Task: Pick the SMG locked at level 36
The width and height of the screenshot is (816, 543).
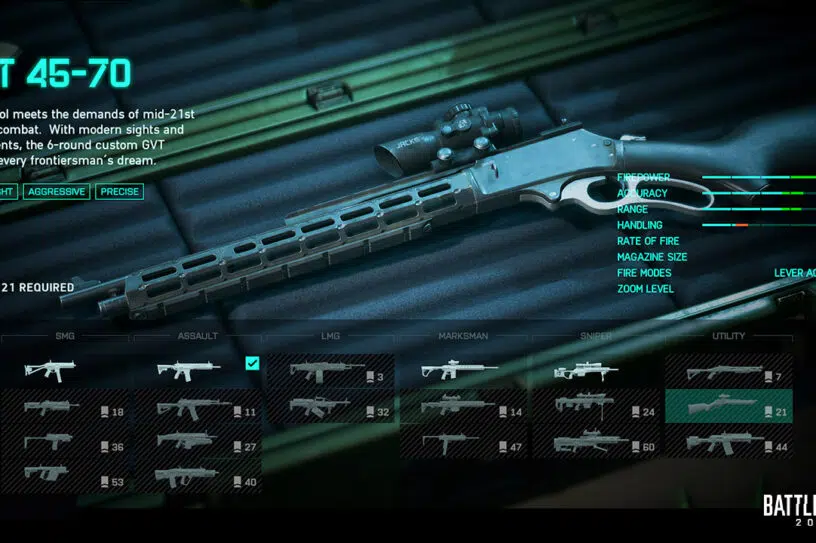Action: point(65,443)
